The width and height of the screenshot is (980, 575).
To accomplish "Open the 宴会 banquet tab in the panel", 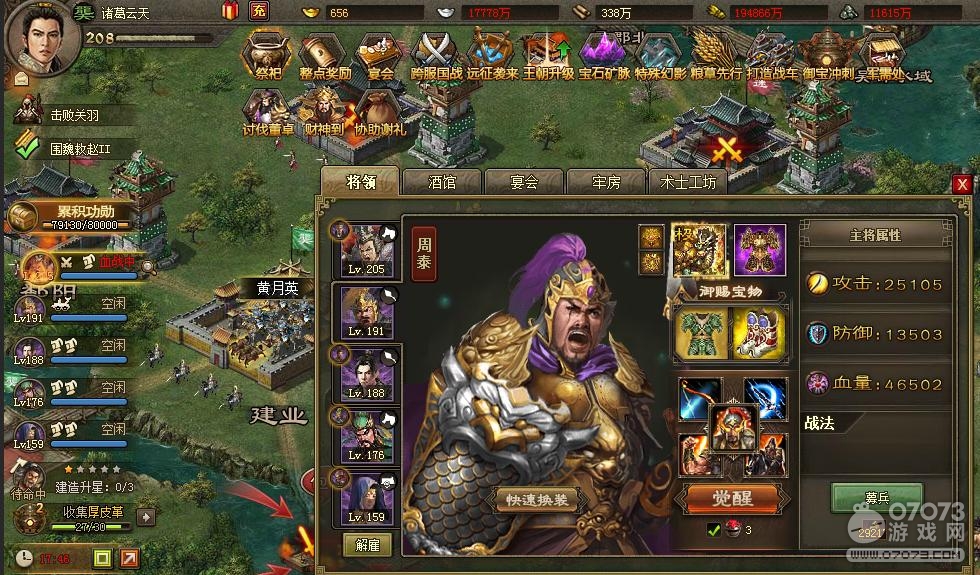I will 524,182.
